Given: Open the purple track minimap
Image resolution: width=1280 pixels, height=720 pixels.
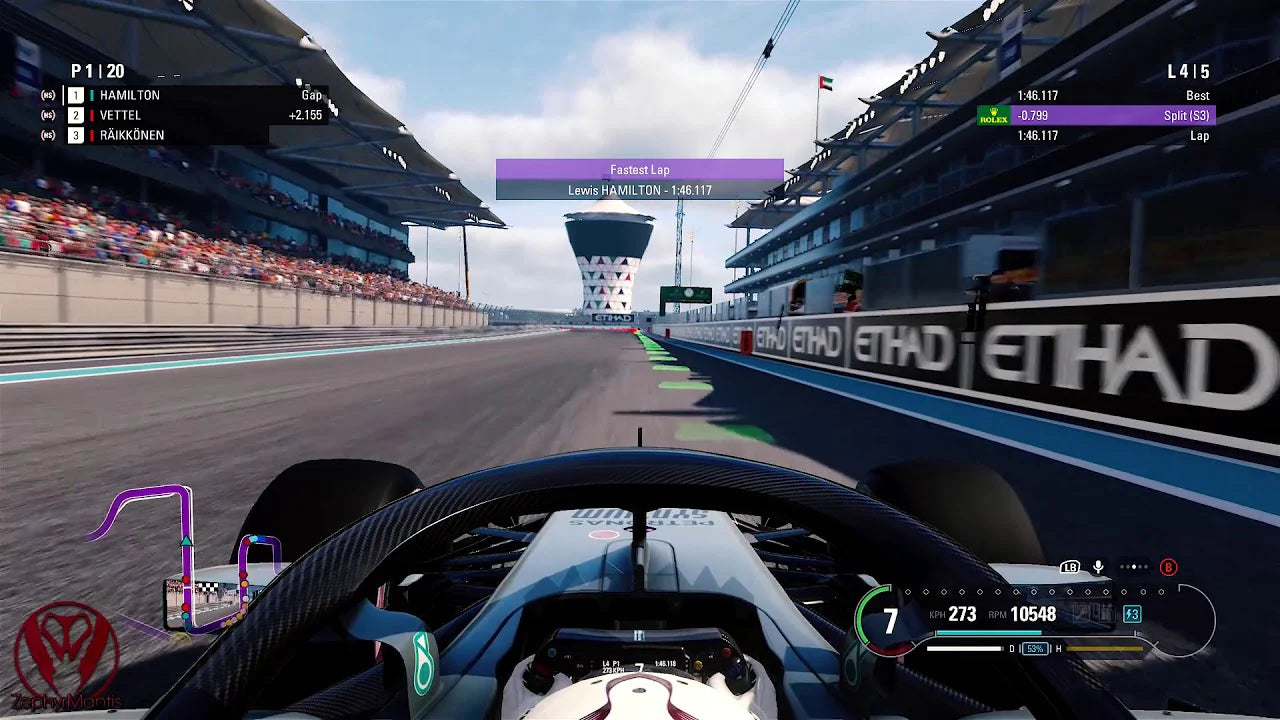Looking at the screenshot, I should coord(185,560).
